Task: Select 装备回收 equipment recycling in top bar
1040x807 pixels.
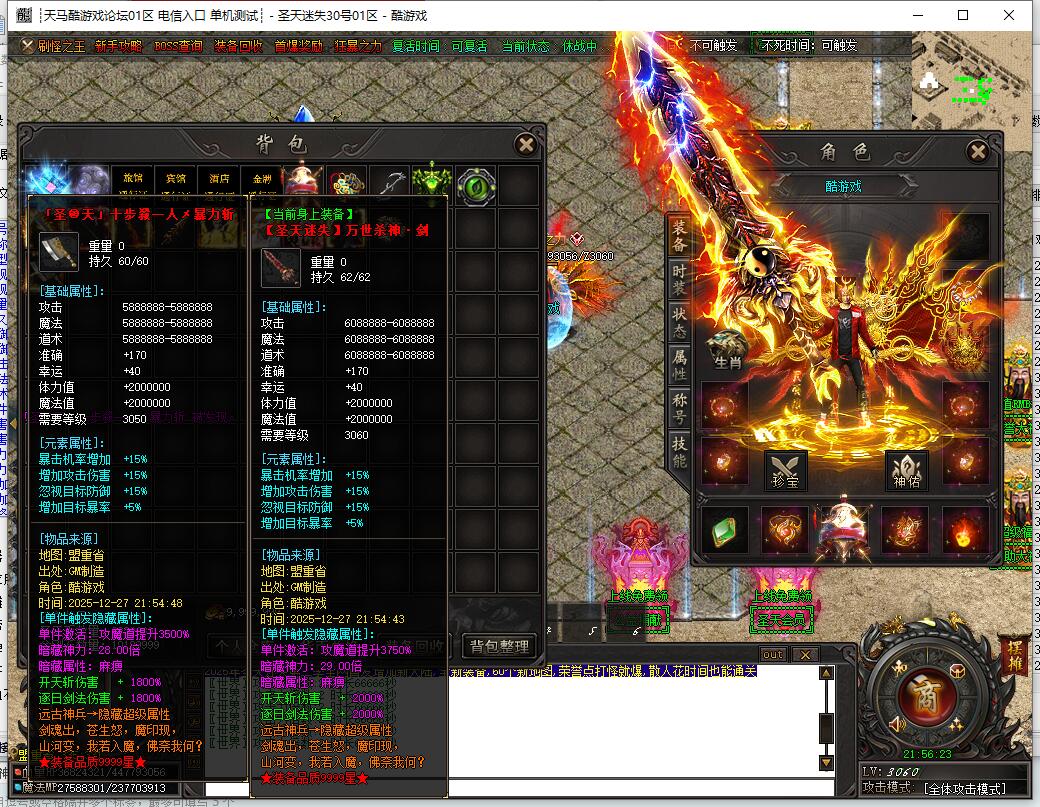Action: point(238,46)
